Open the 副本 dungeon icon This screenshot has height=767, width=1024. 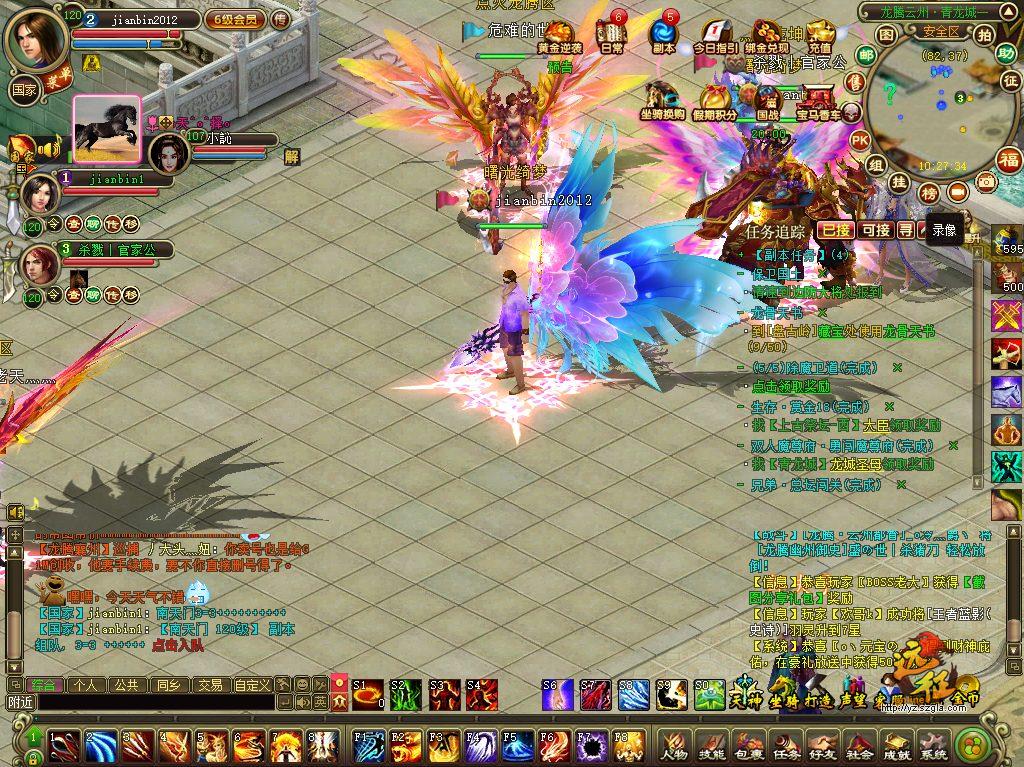coord(664,37)
